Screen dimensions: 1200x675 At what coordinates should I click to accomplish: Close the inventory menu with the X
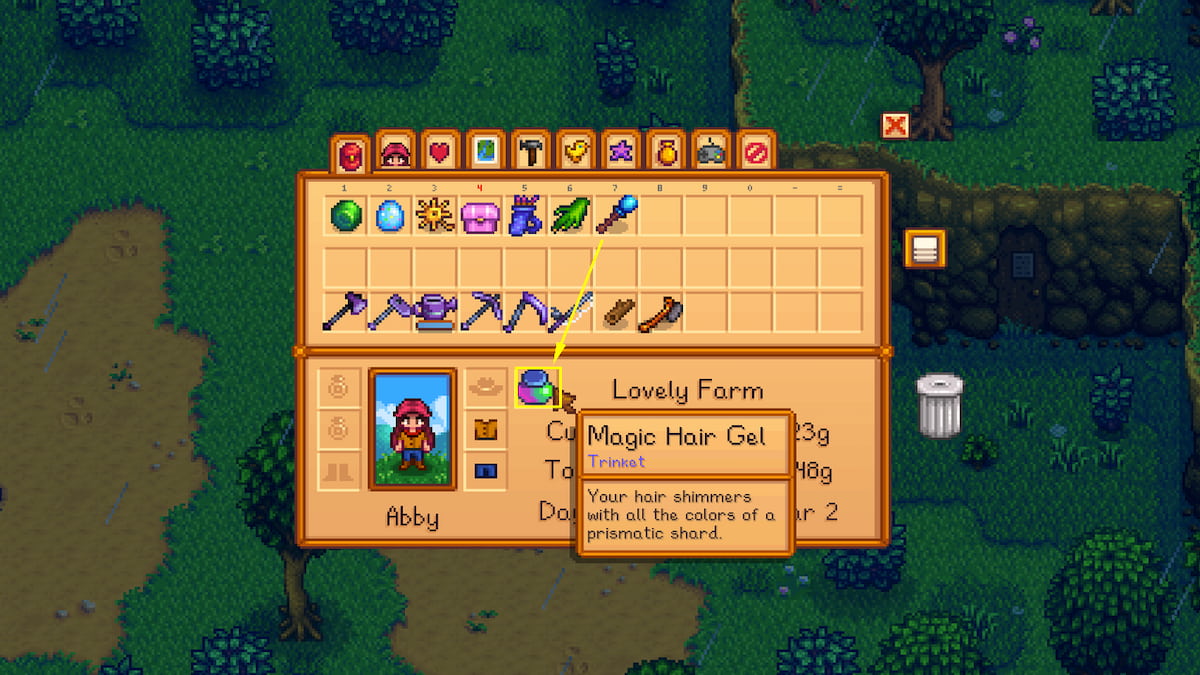[x=895, y=125]
